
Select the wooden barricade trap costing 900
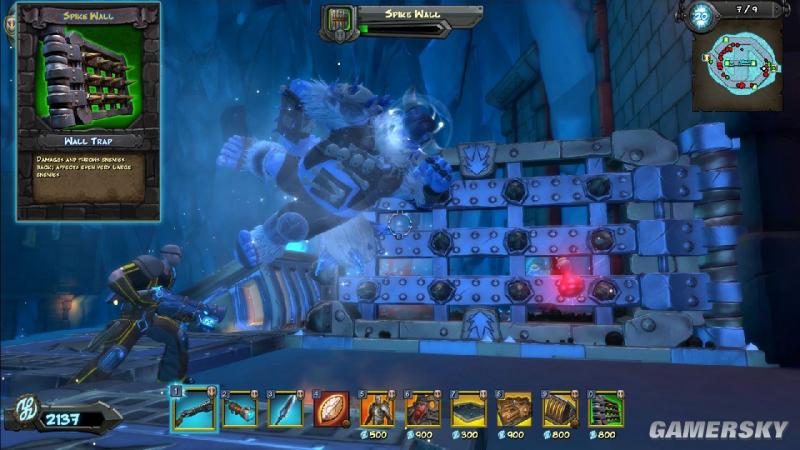click(x=515, y=409)
